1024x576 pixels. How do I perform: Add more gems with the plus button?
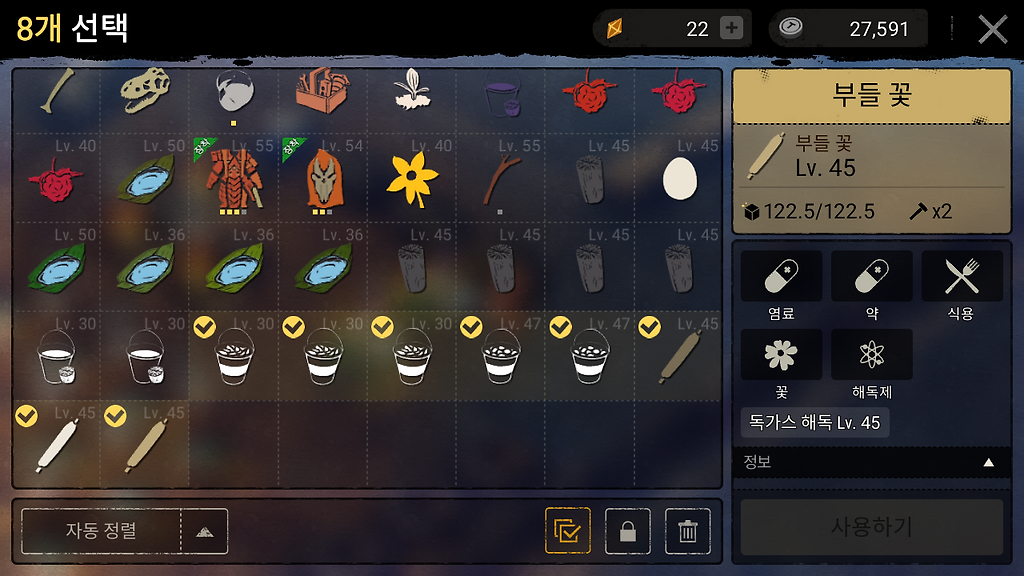tap(732, 29)
